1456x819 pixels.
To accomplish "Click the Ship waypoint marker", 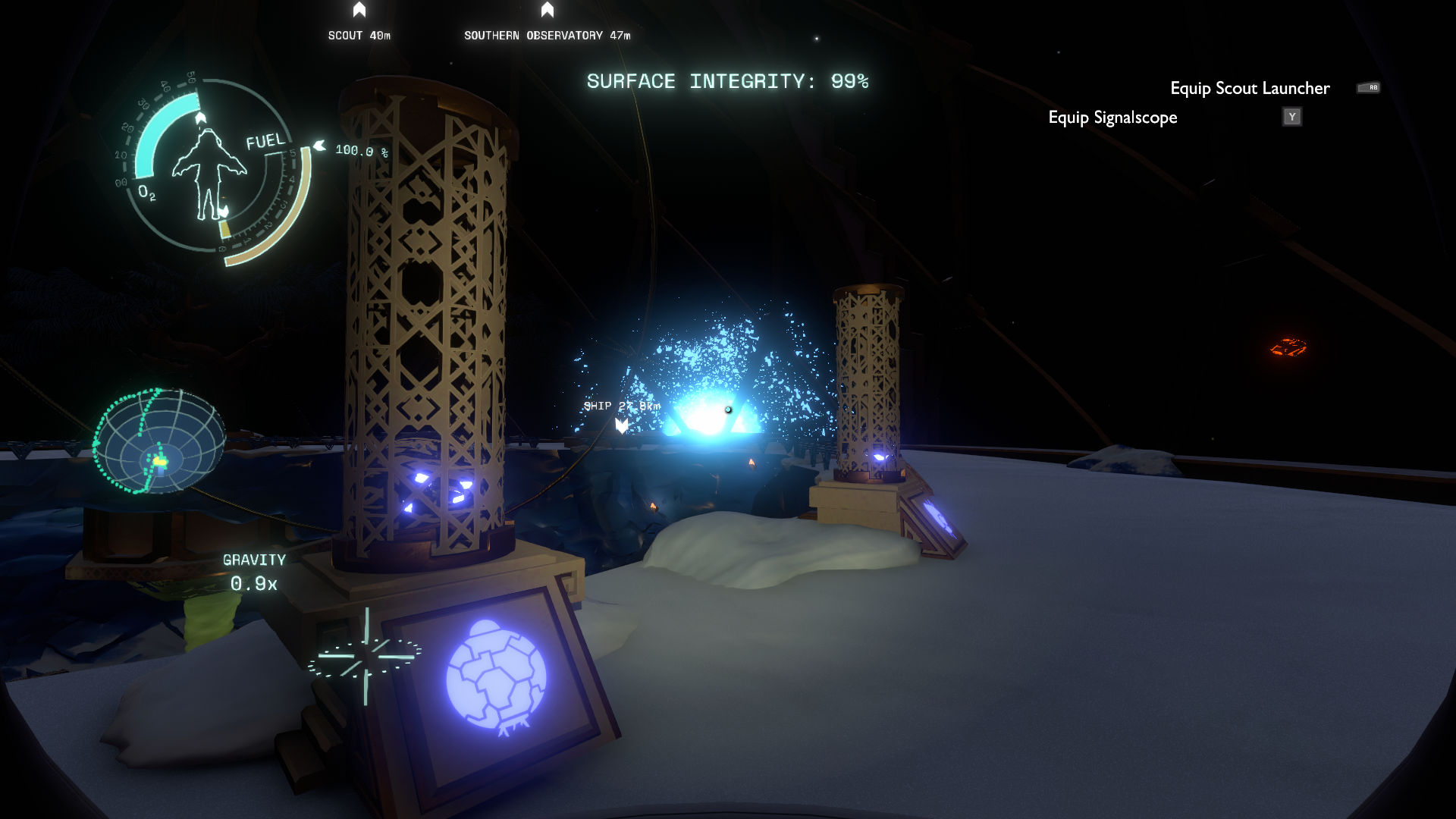I will point(622,425).
